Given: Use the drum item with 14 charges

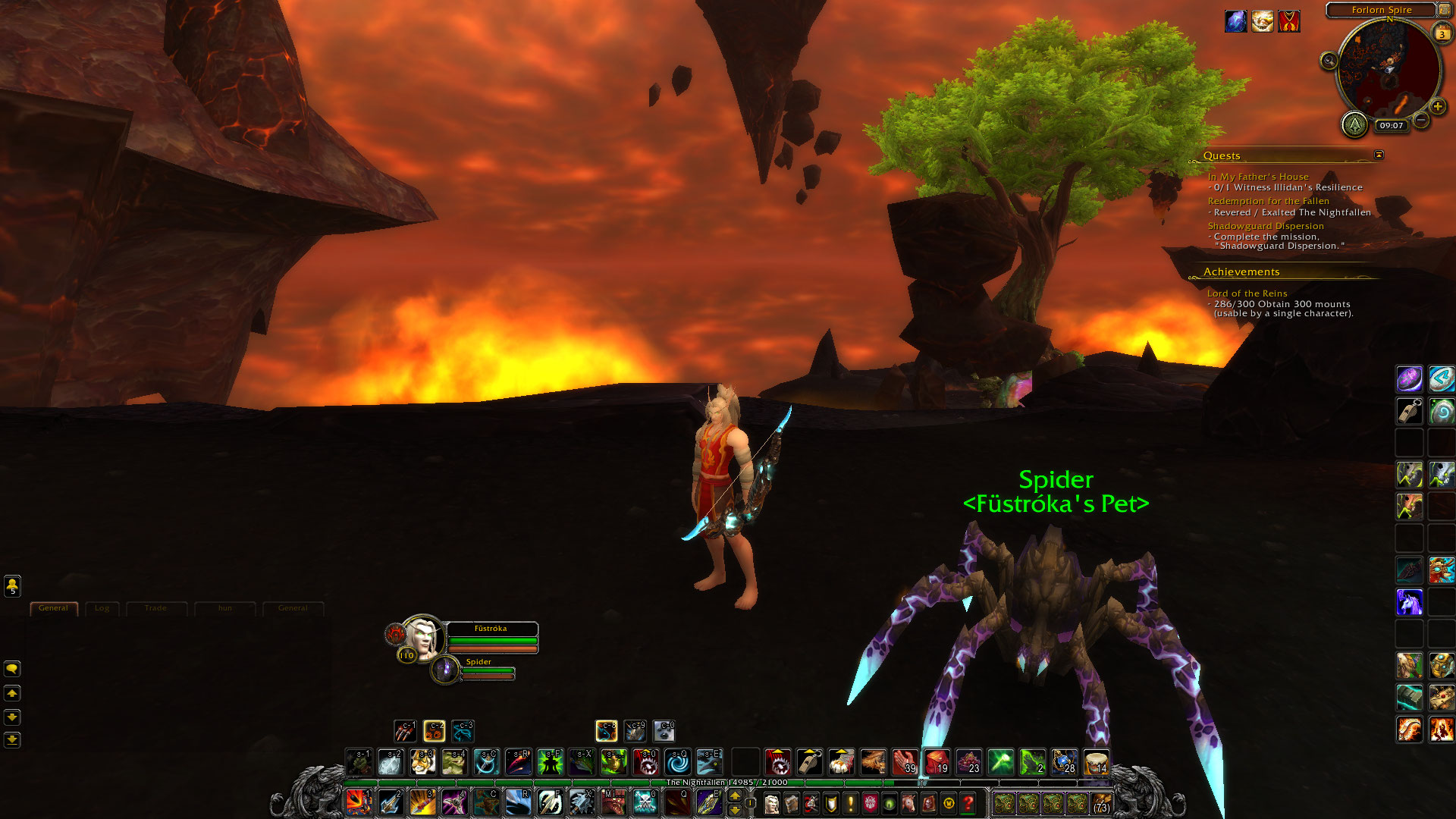Looking at the screenshot, I should point(1097,762).
